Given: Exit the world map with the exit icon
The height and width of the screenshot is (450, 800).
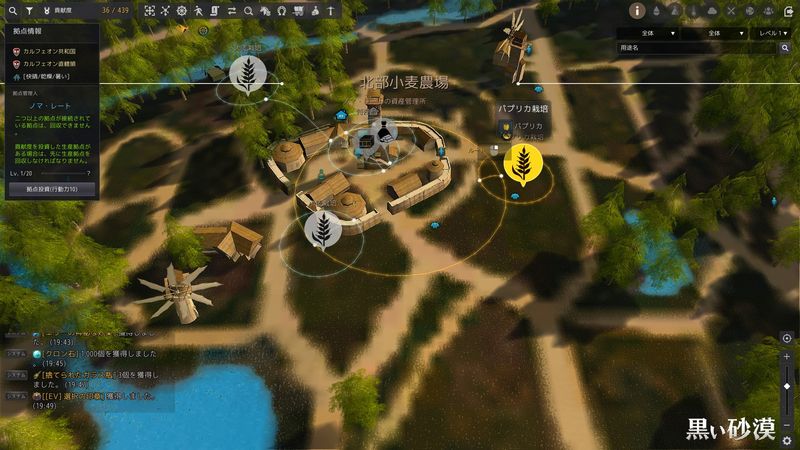Looking at the screenshot, I should [788, 11].
